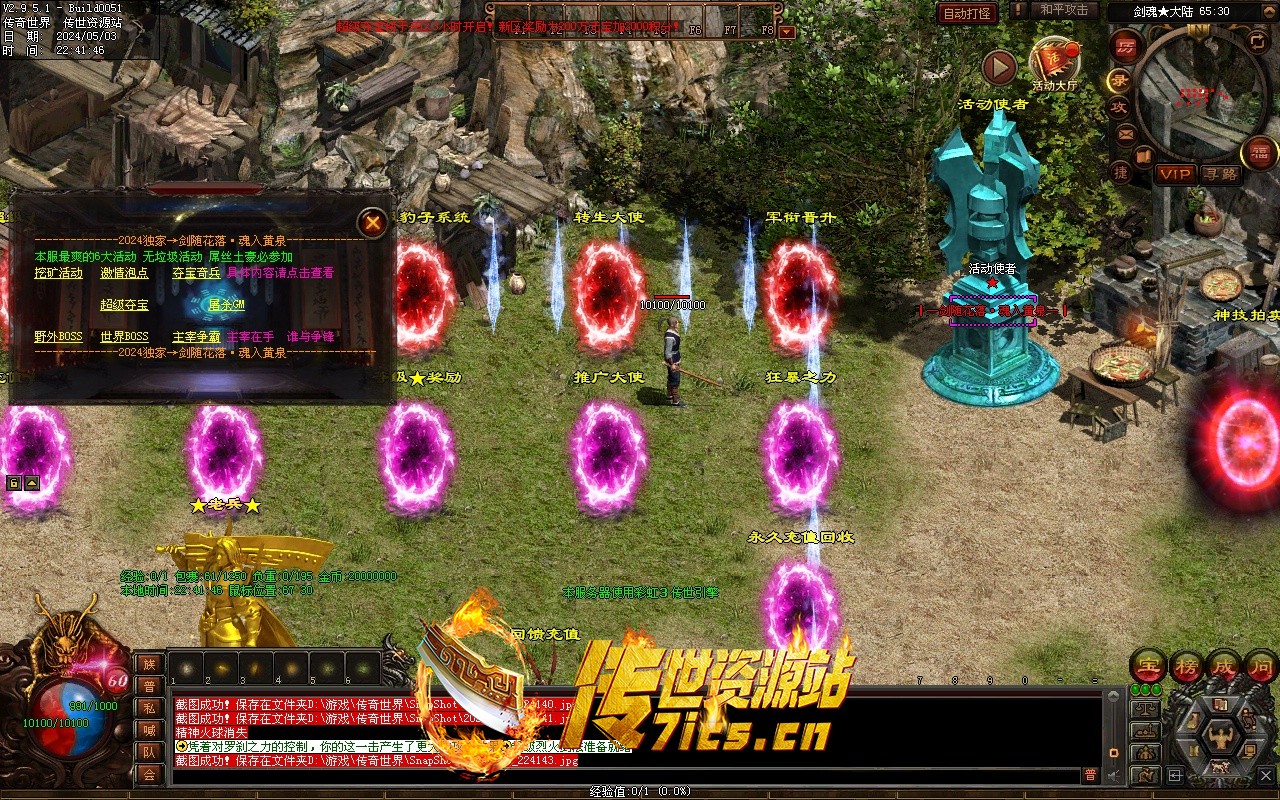Open the 挖矿活动 mining activity link
The height and width of the screenshot is (800, 1280).
(58, 273)
